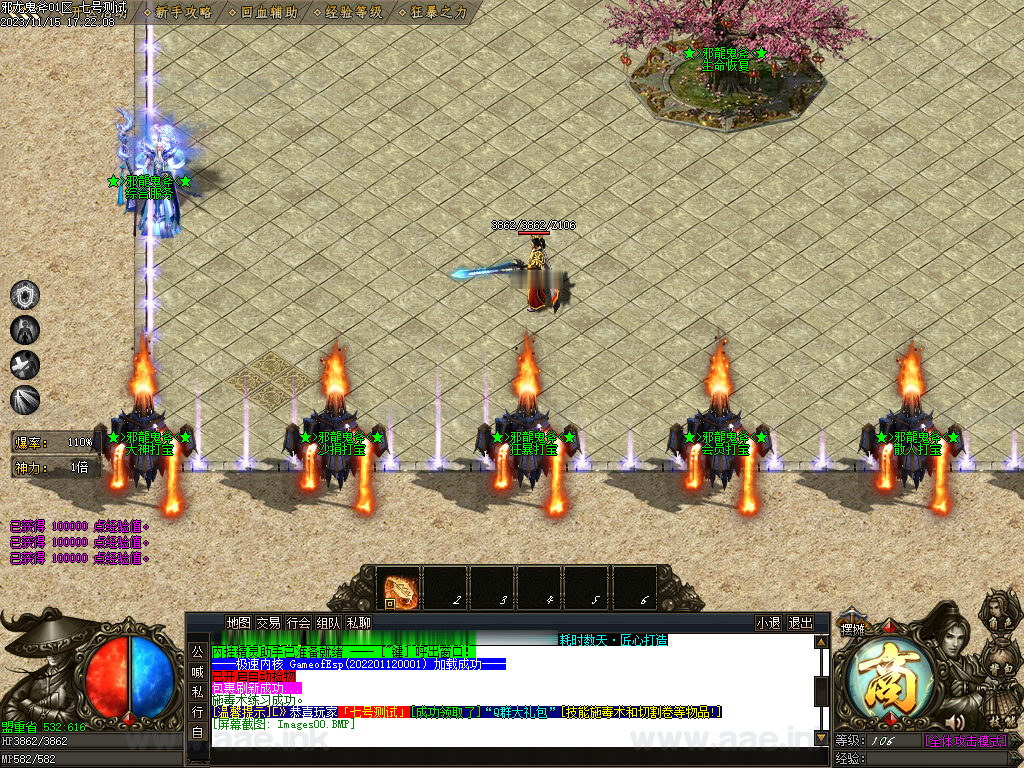Open the 交易 trade window
This screenshot has width=1024, height=768.
268,622
